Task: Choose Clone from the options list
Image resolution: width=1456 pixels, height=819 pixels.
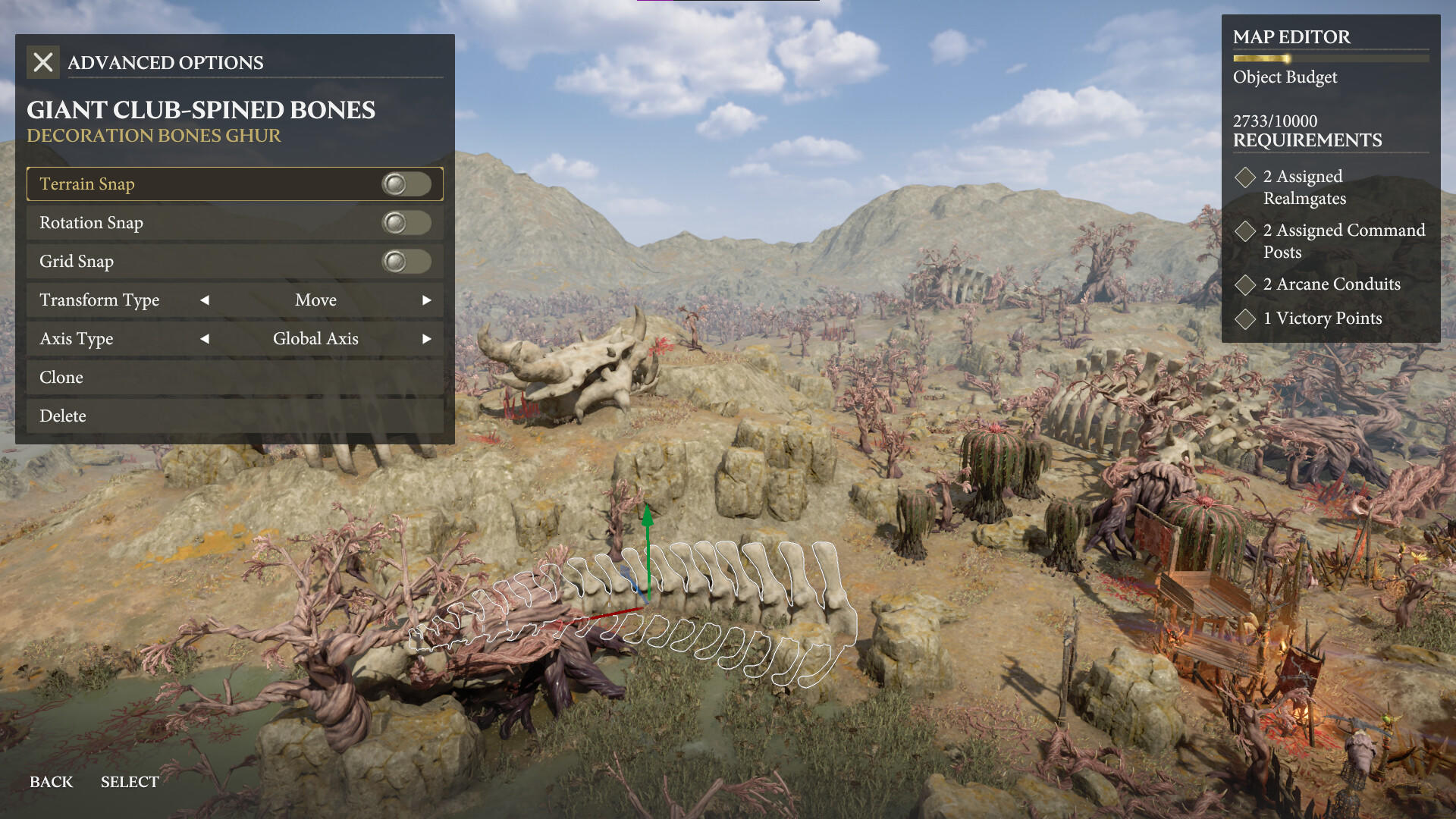Action: pos(61,377)
